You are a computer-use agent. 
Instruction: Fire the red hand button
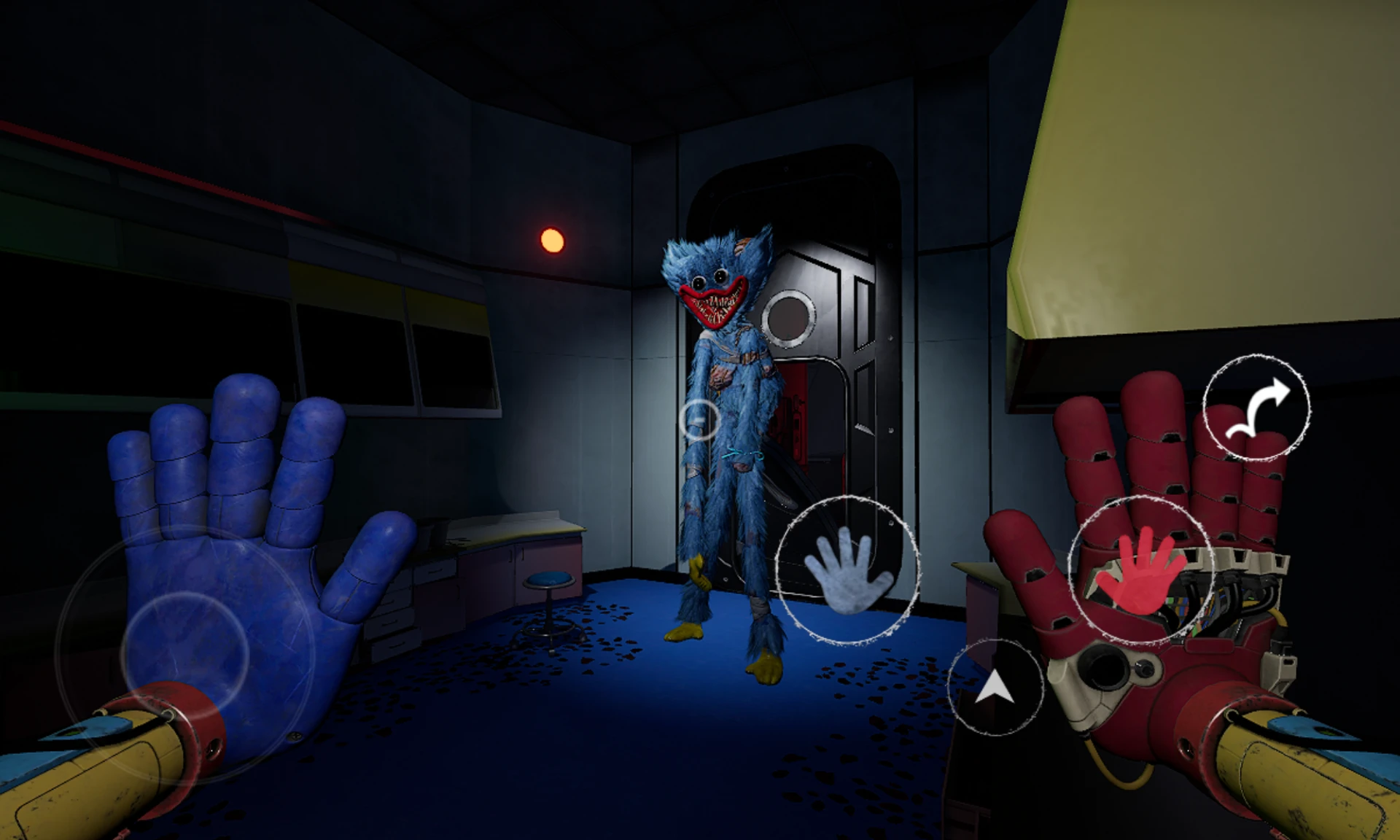(1140, 569)
